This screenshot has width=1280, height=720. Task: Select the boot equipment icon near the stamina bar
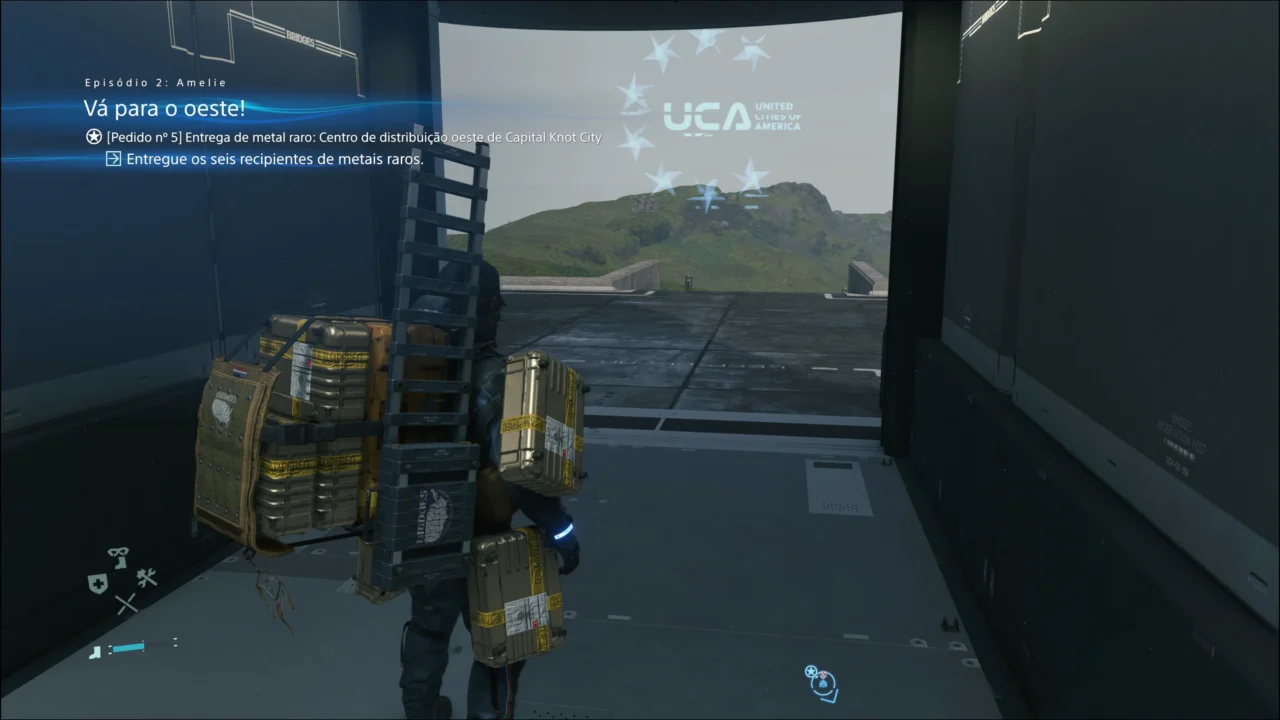click(96, 652)
